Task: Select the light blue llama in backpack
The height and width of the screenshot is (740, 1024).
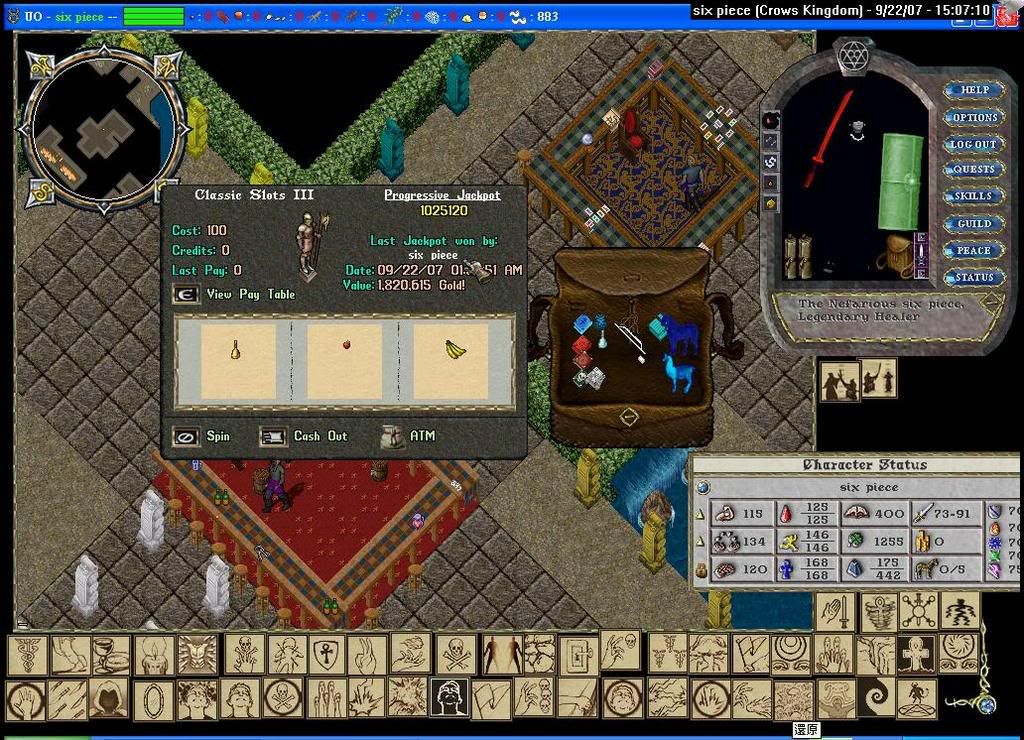Action: click(x=679, y=374)
